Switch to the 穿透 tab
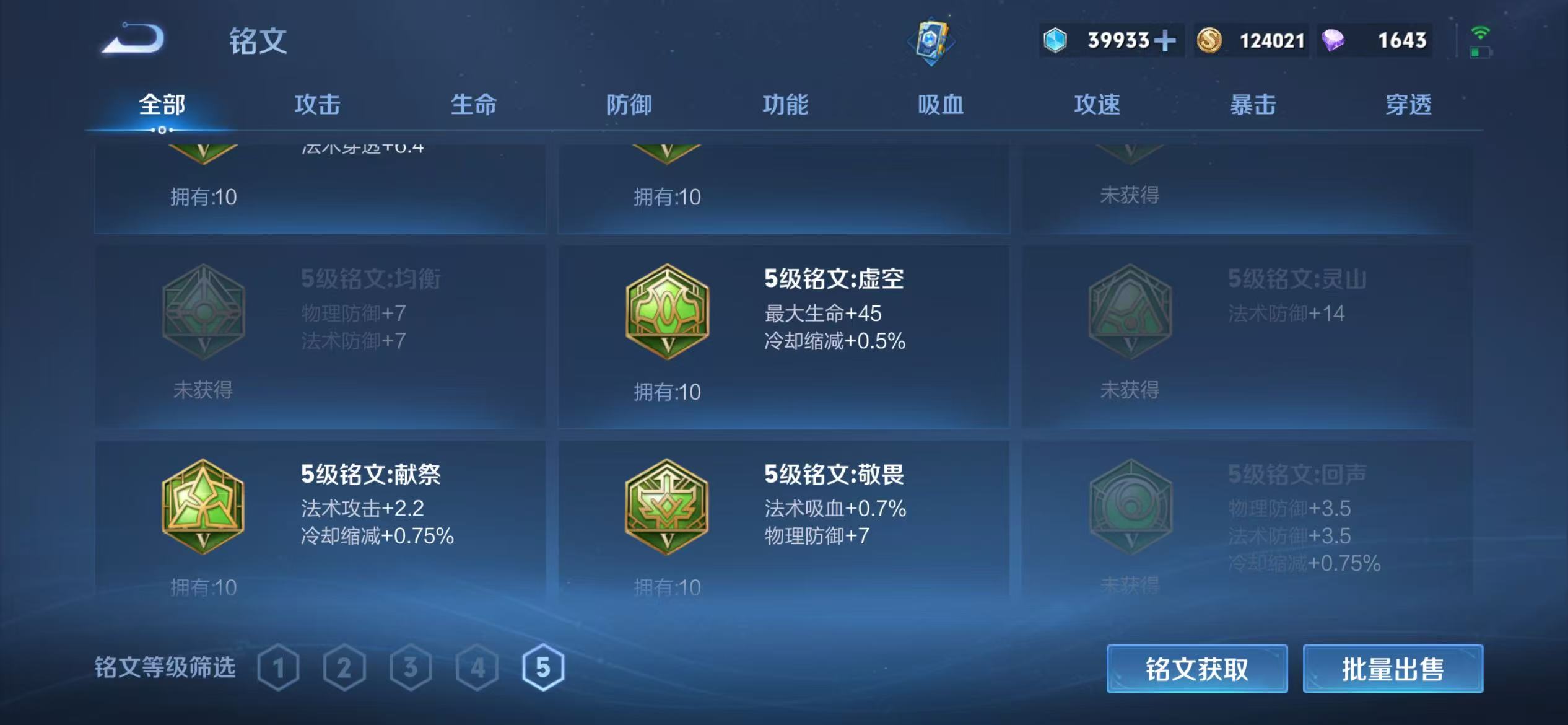Viewport: 1568px width, 725px height. click(x=1409, y=105)
